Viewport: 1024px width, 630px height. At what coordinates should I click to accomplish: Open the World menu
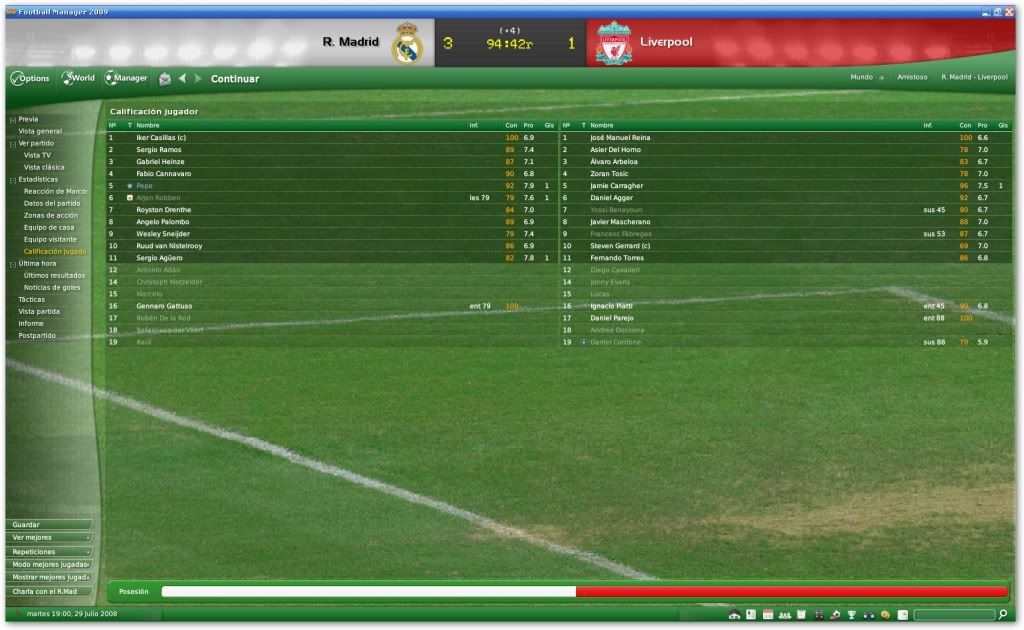(x=79, y=78)
